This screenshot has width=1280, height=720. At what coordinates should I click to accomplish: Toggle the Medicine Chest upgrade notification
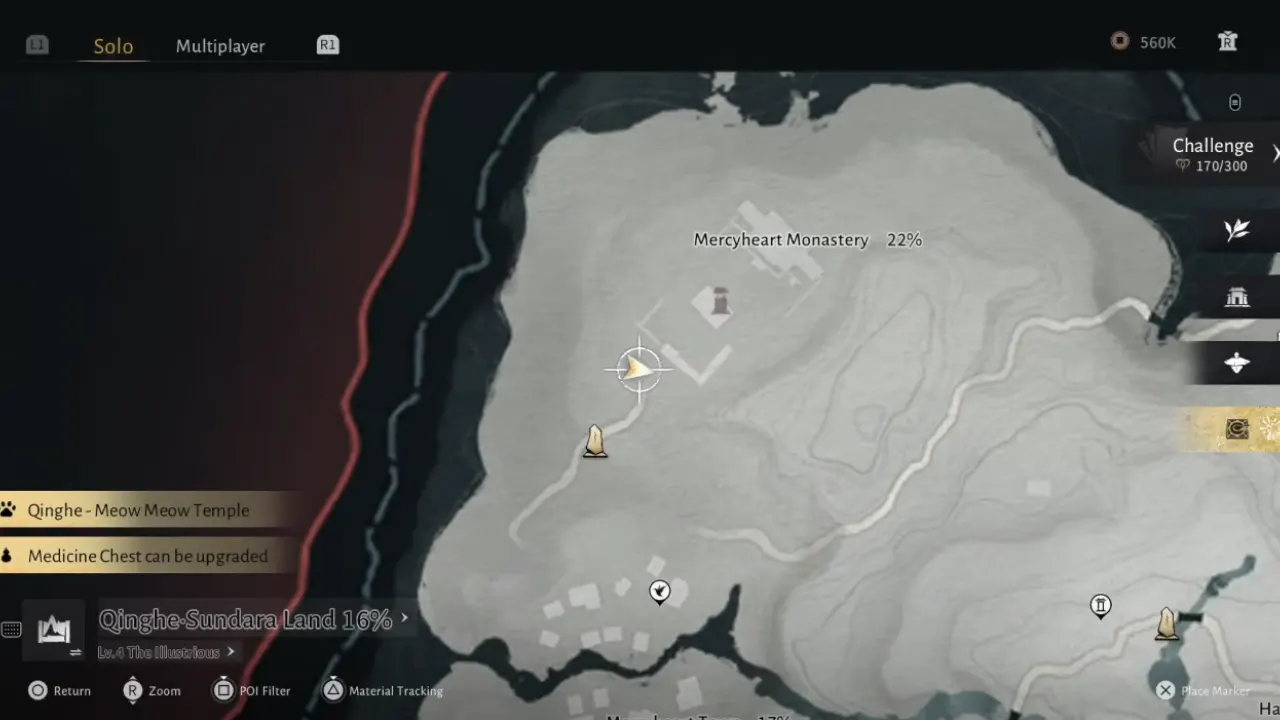pyautogui.click(x=148, y=556)
